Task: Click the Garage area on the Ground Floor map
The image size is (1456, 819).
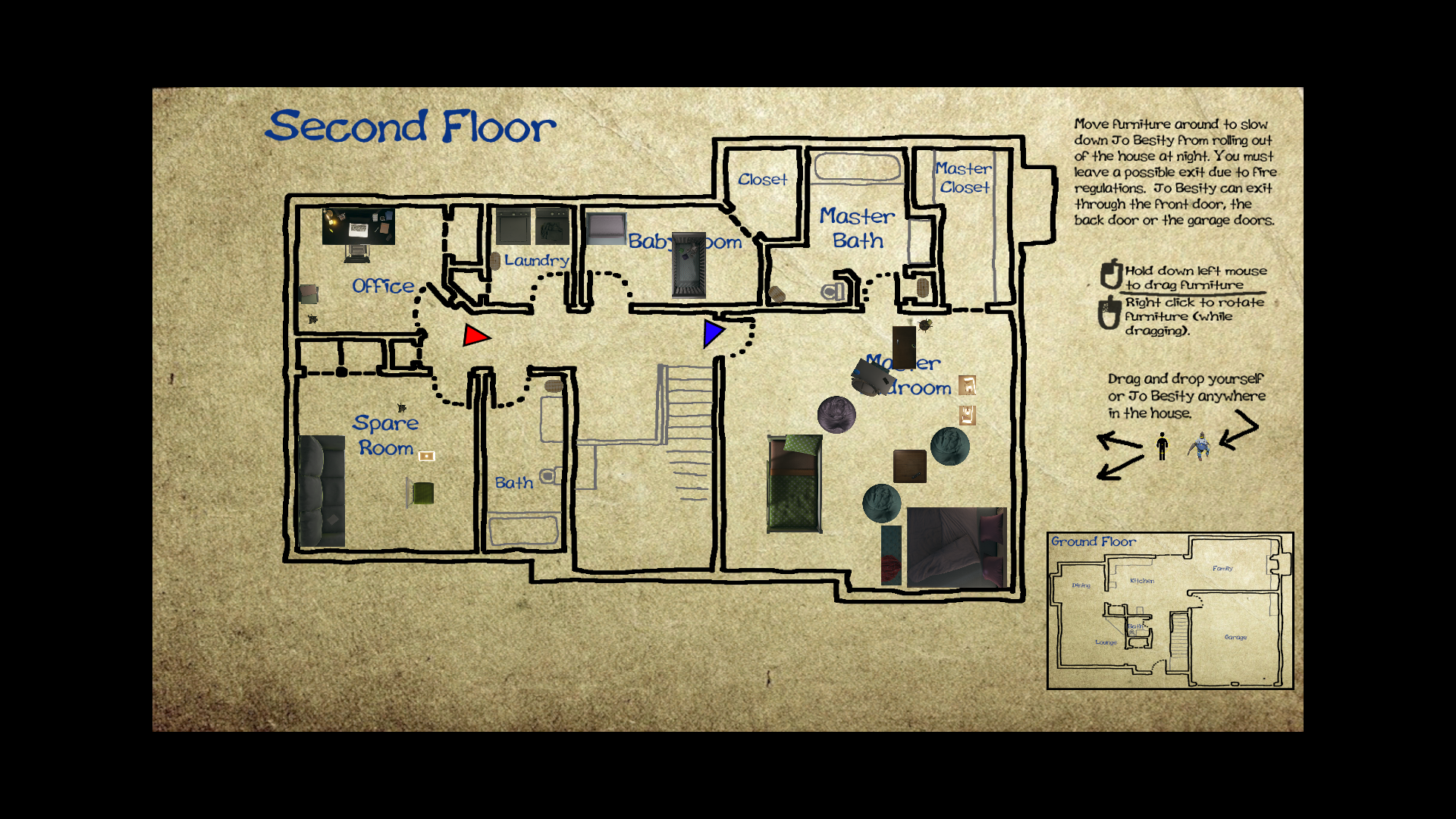Action: click(1235, 638)
